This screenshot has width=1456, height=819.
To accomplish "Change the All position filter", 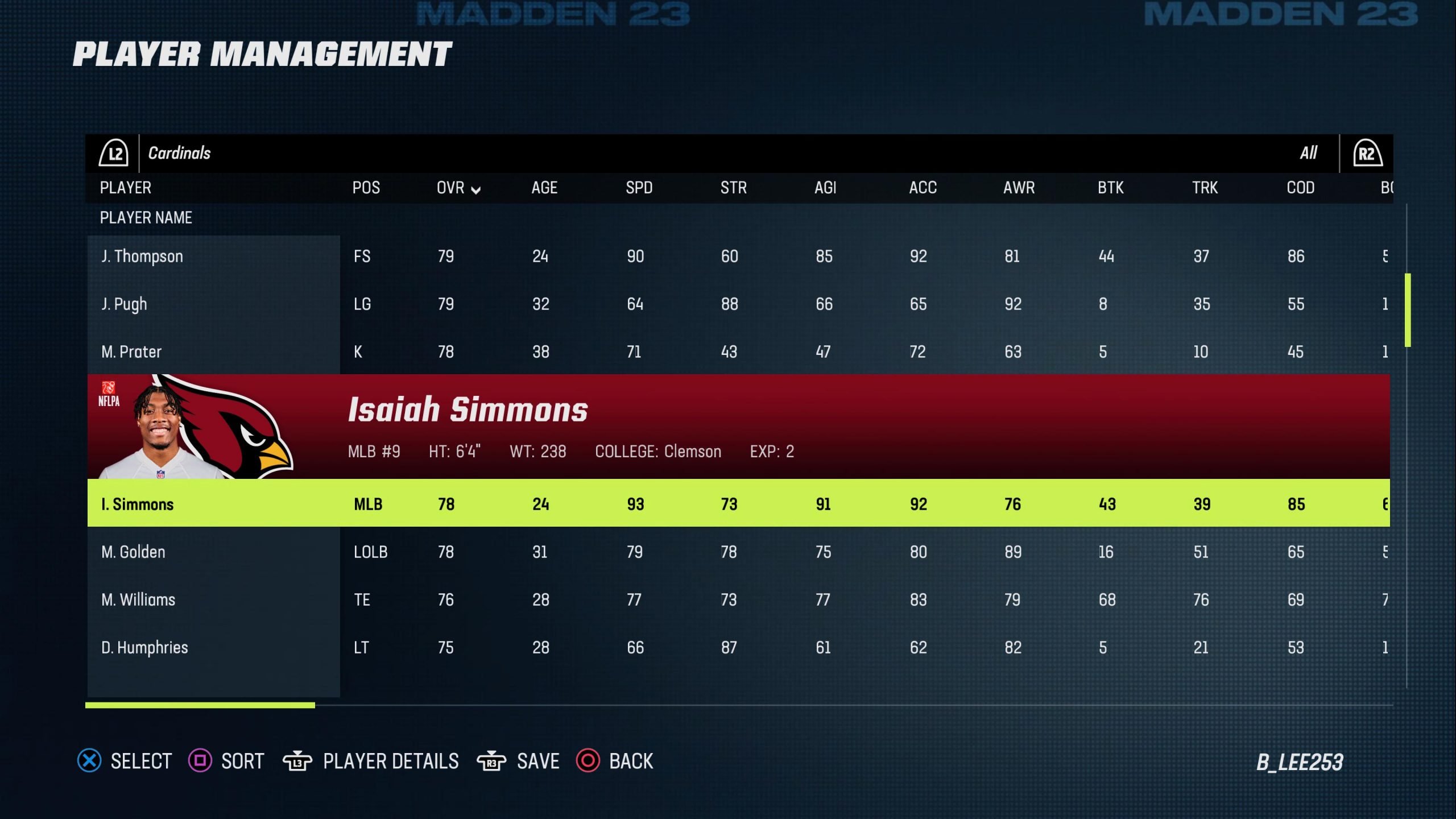I will (1308, 153).
